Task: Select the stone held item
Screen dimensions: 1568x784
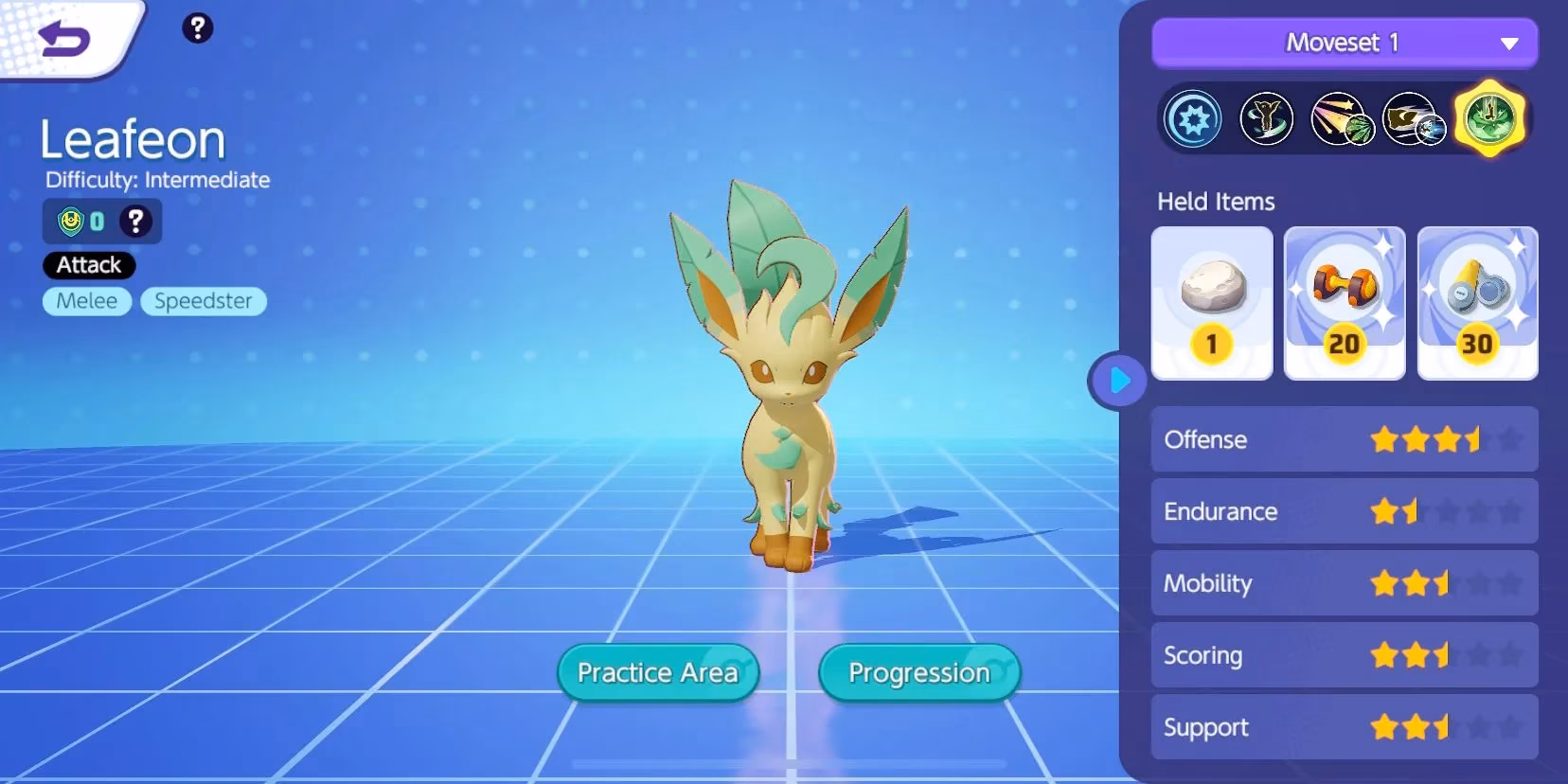Action: (1212, 301)
